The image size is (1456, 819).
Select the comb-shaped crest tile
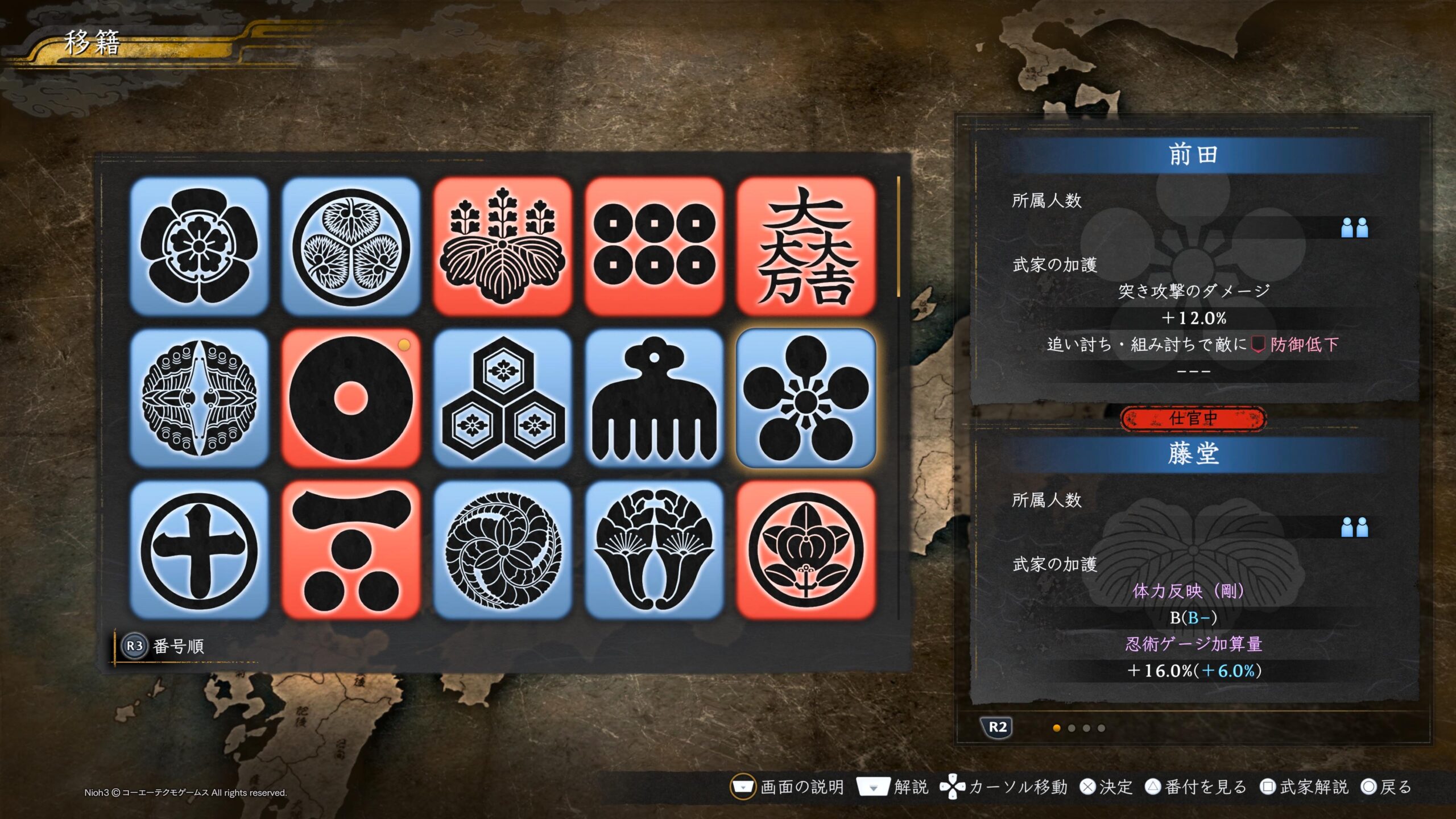pos(654,398)
